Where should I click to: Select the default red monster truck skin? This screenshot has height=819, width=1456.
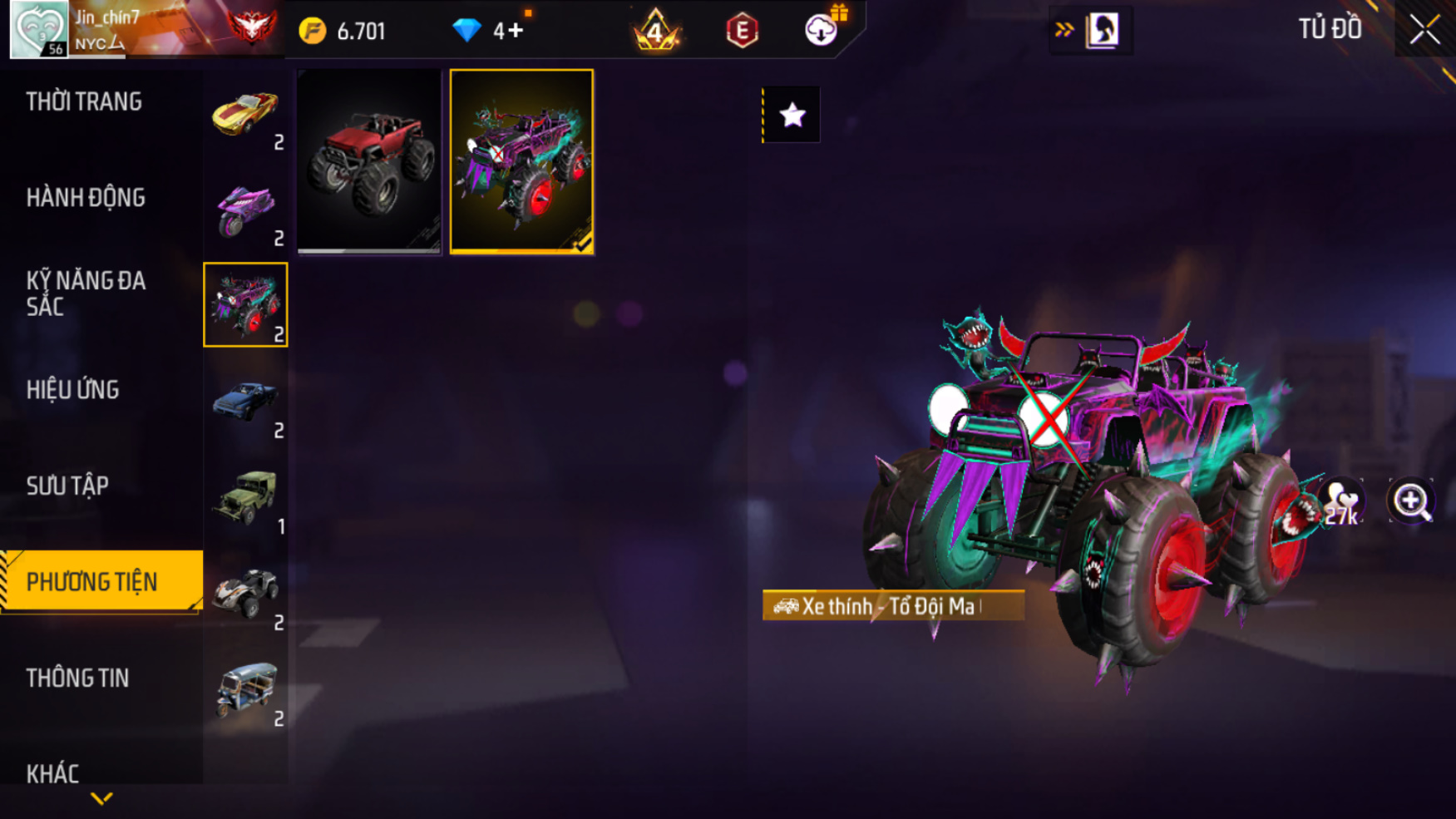point(369,161)
